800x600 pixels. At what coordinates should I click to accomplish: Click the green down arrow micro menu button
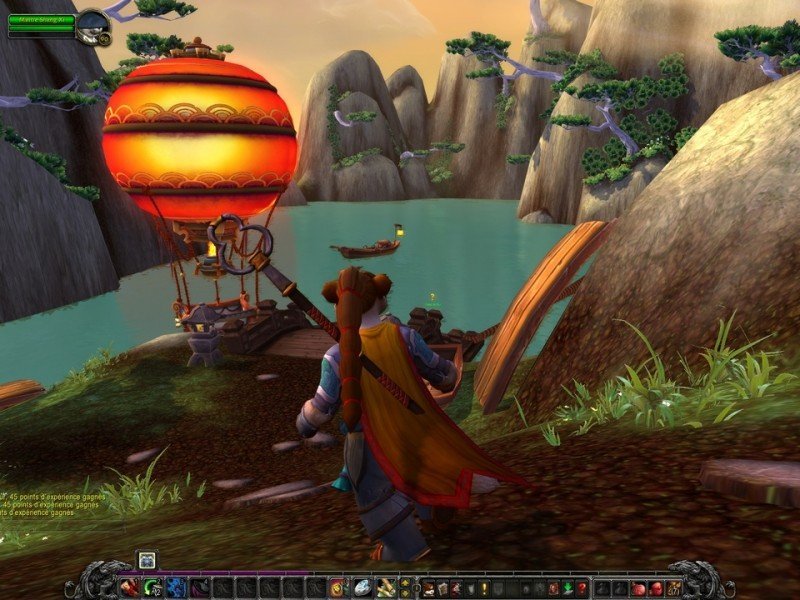(567, 588)
